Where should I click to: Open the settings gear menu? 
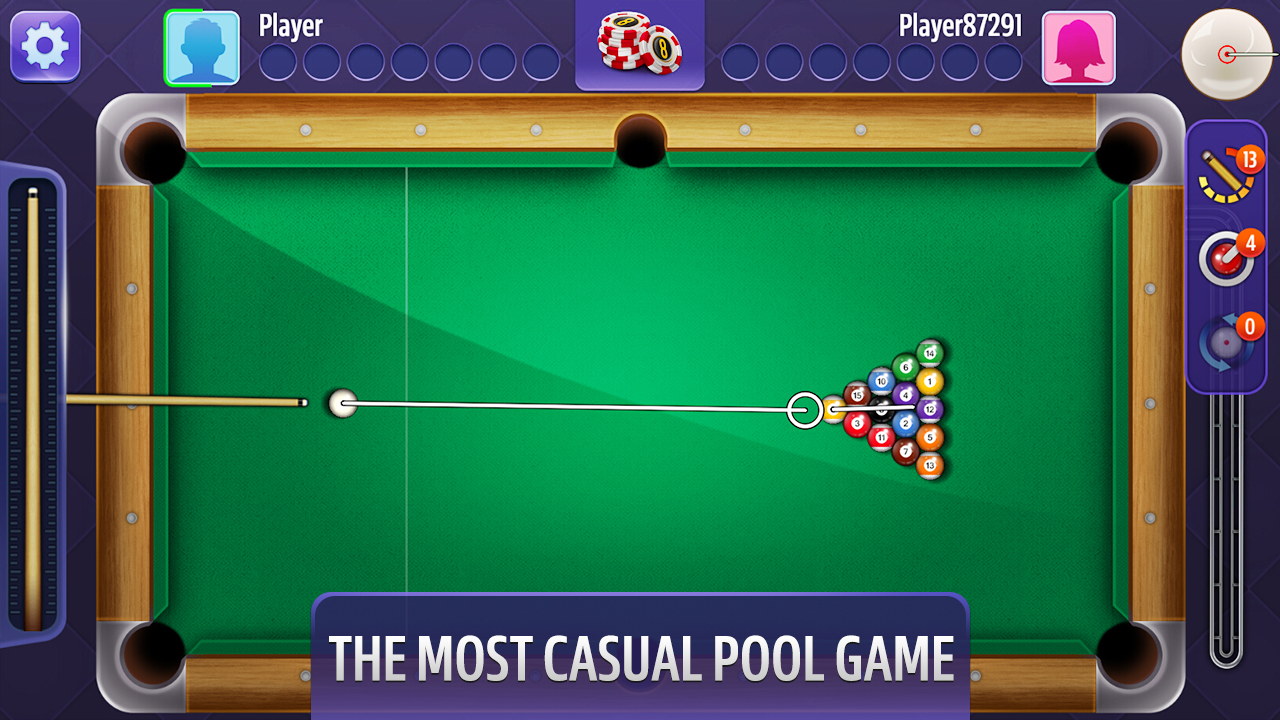pos(44,46)
